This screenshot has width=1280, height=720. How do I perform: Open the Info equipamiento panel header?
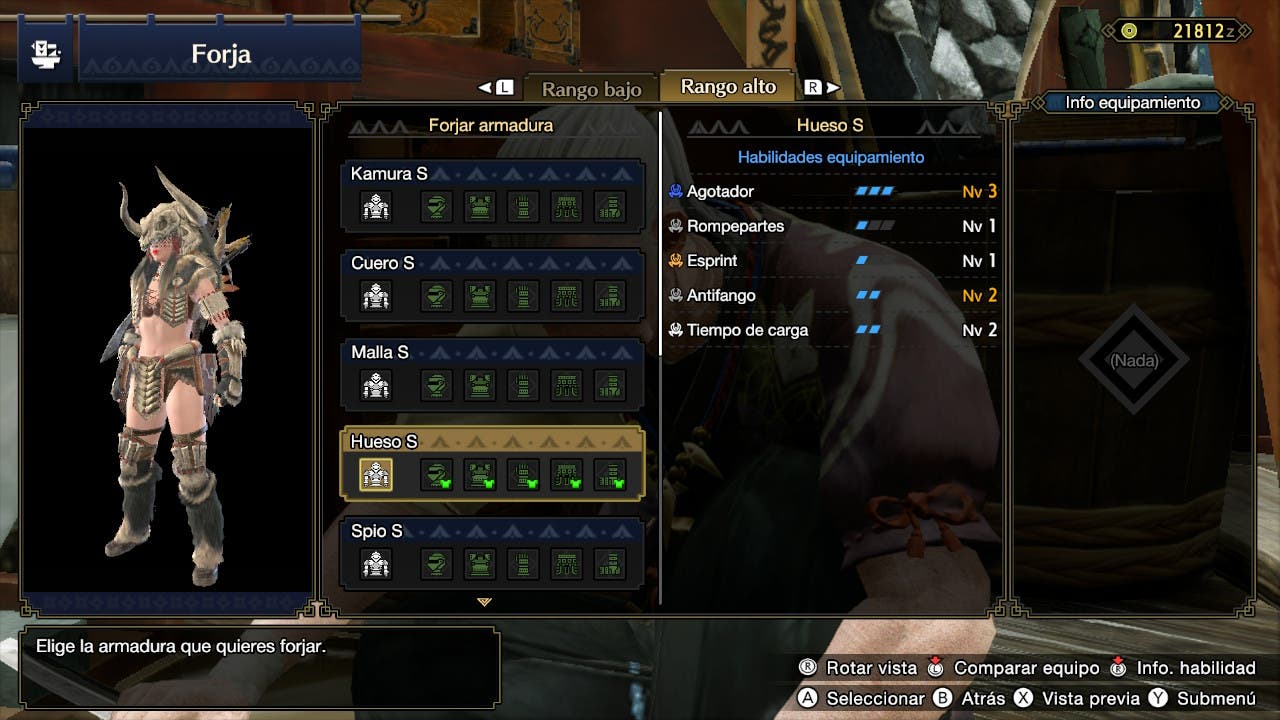[x=1132, y=102]
